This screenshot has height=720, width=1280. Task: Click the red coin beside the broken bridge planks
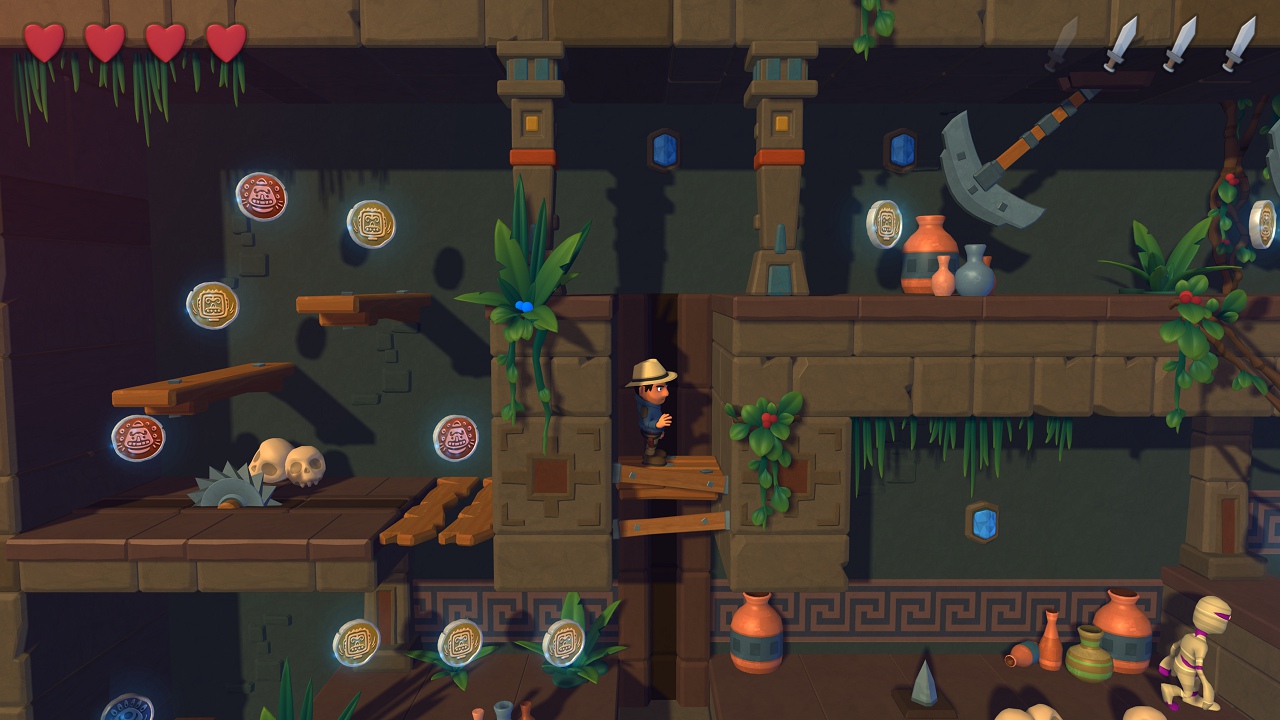pyautogui.click(x=456, y=437)
